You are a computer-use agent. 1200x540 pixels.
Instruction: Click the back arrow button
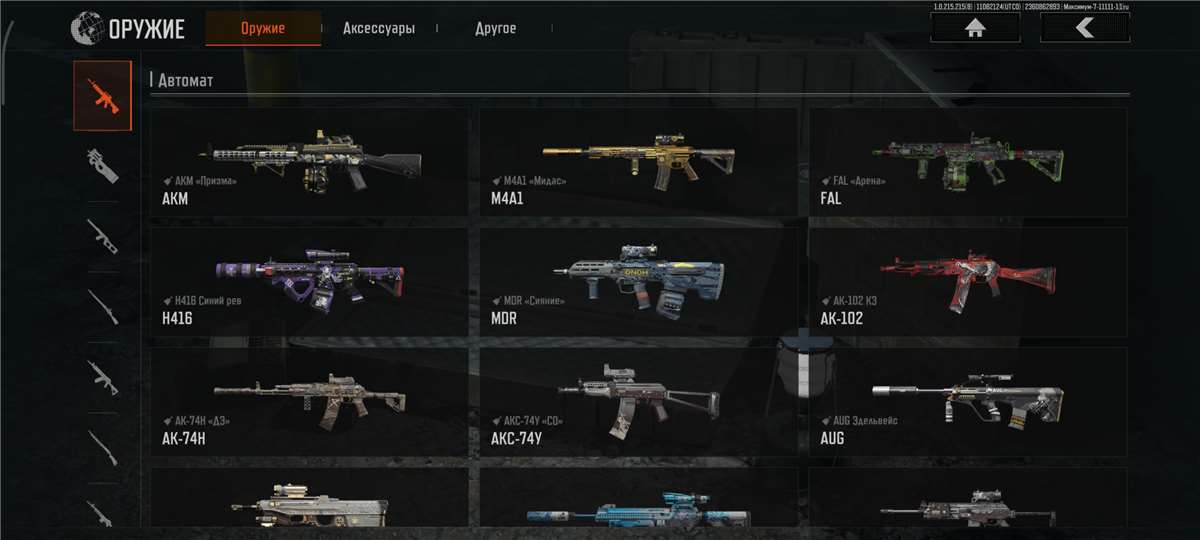pyautogui.click(x=1085, y=28)
